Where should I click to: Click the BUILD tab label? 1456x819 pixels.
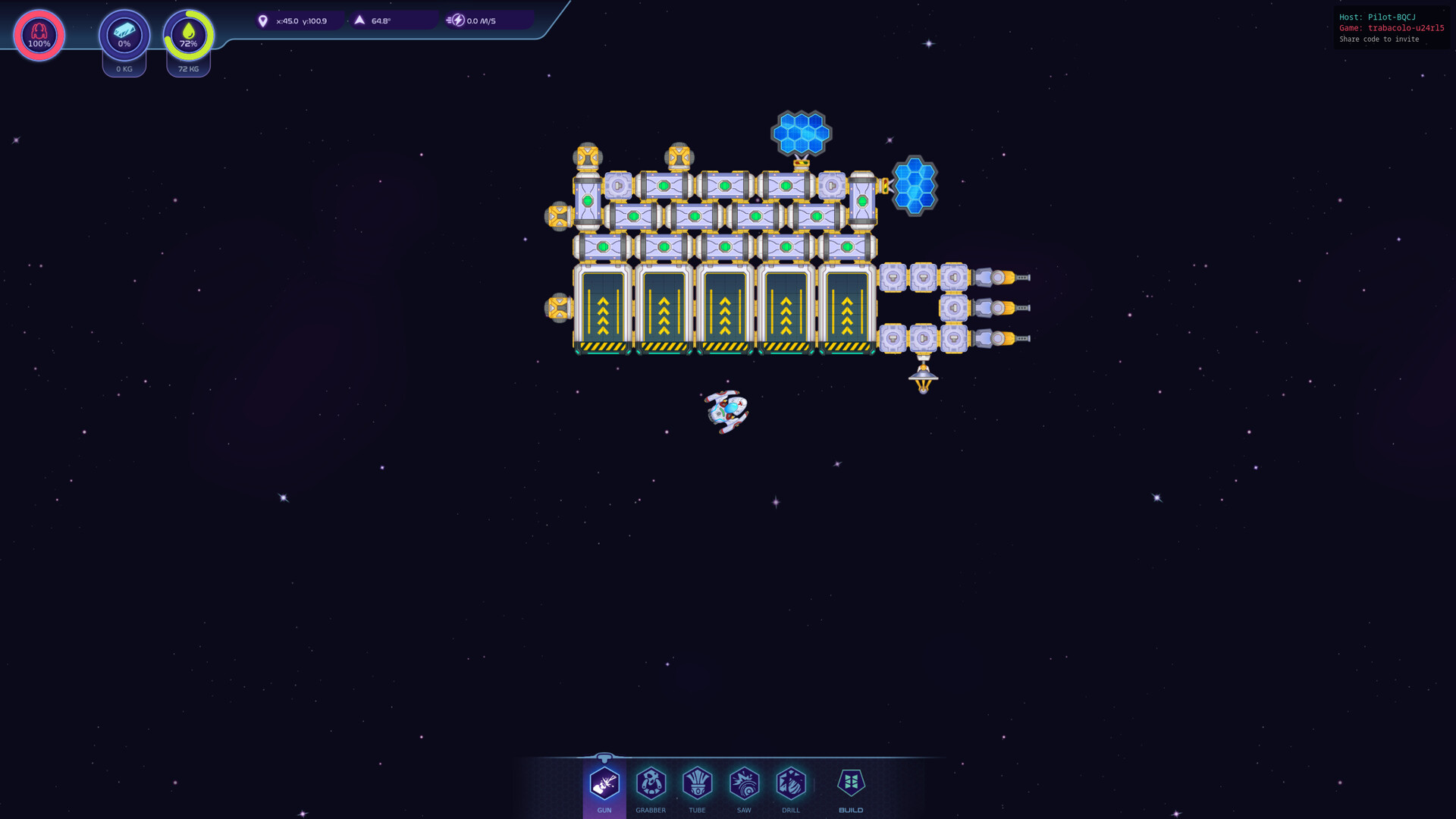851,809
